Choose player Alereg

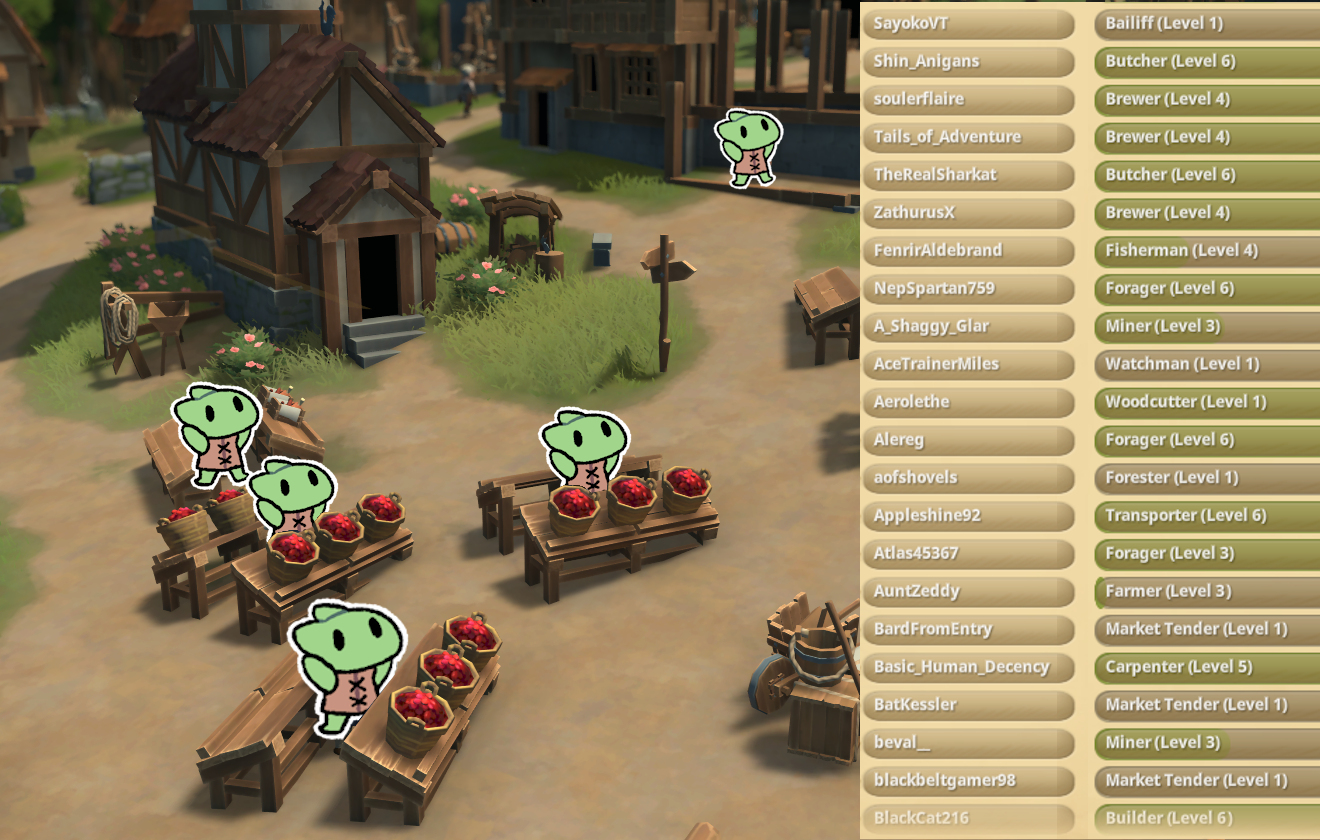click(967, 440)
